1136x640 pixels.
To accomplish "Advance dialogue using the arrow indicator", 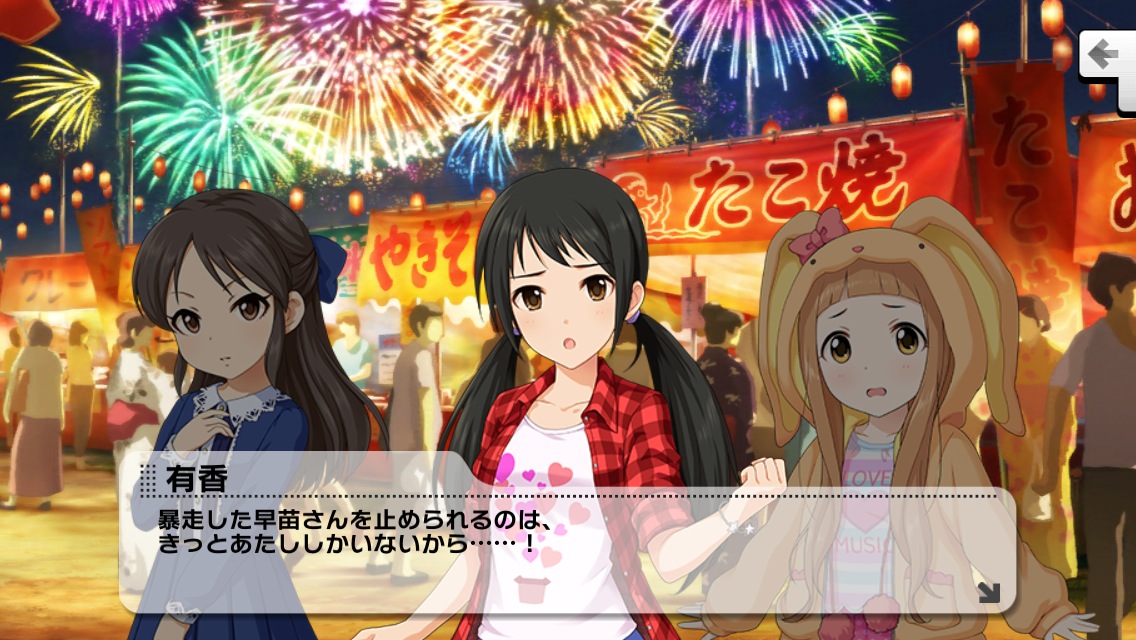I will coord(988,592).
